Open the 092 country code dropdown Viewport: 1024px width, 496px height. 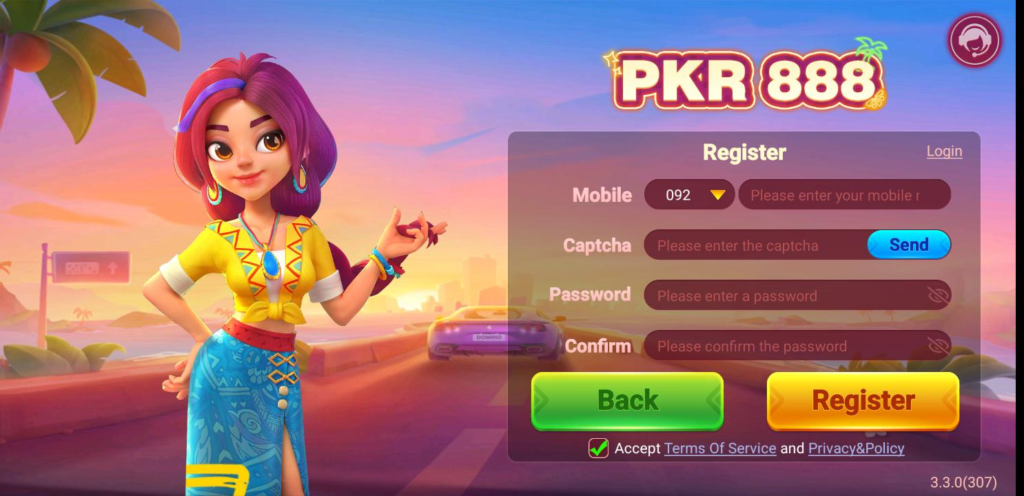click(690, 195)
